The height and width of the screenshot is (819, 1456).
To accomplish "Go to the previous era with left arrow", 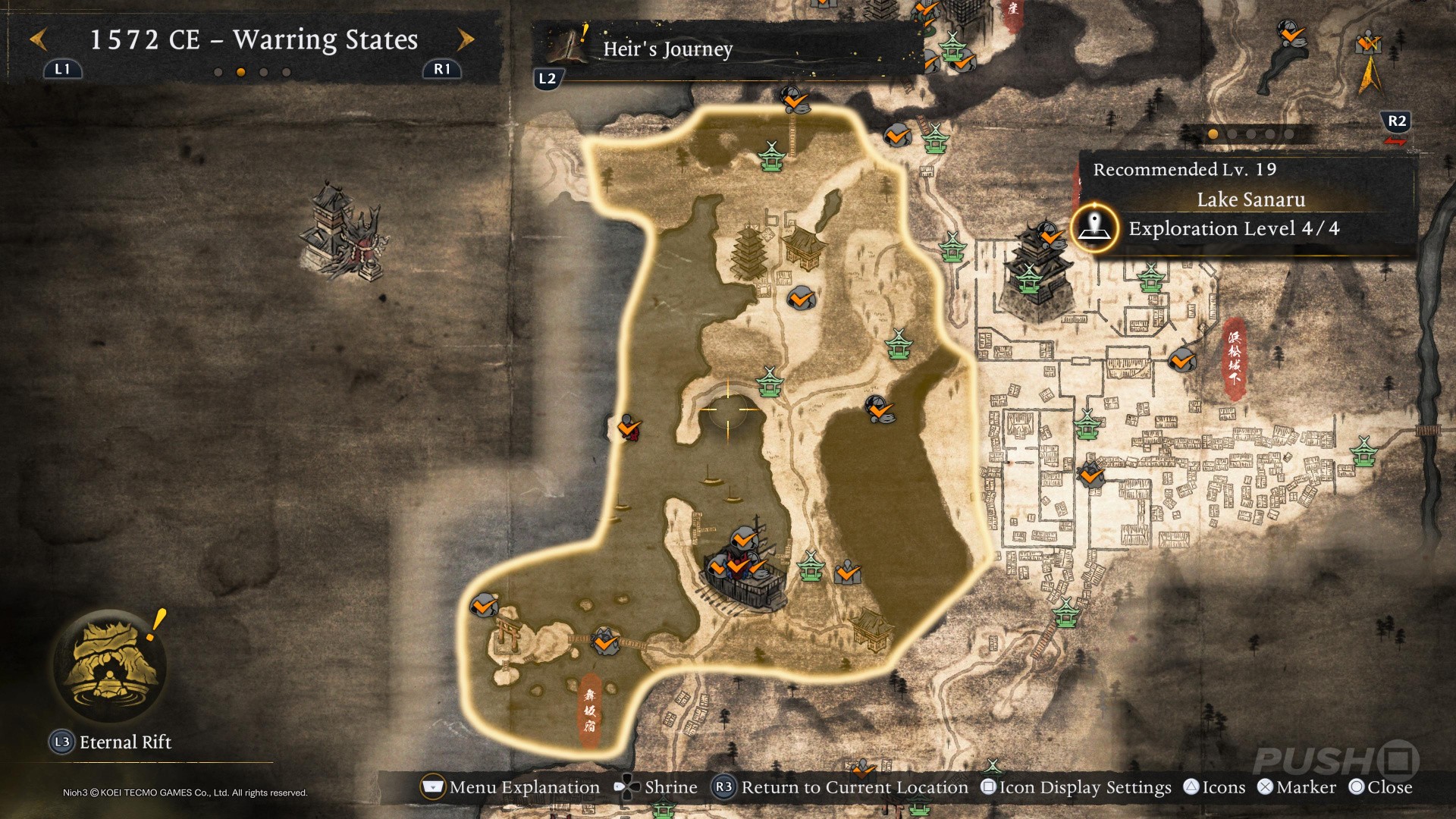I will [x=39, y=39].
